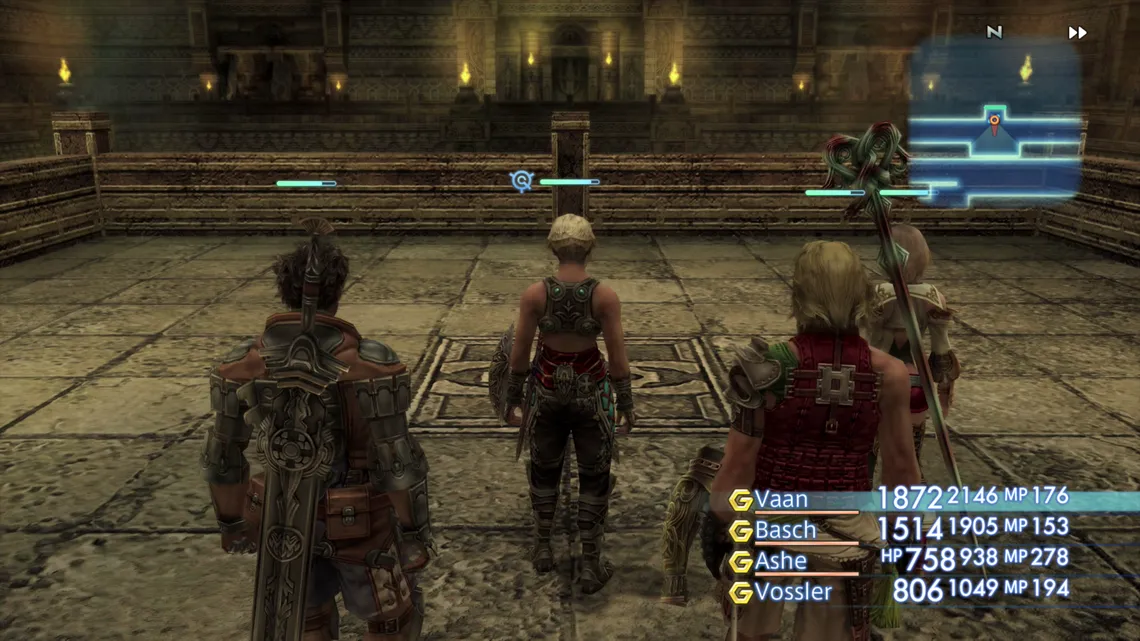
Task: Open the minimap in the corner
Action: (994, 125)
